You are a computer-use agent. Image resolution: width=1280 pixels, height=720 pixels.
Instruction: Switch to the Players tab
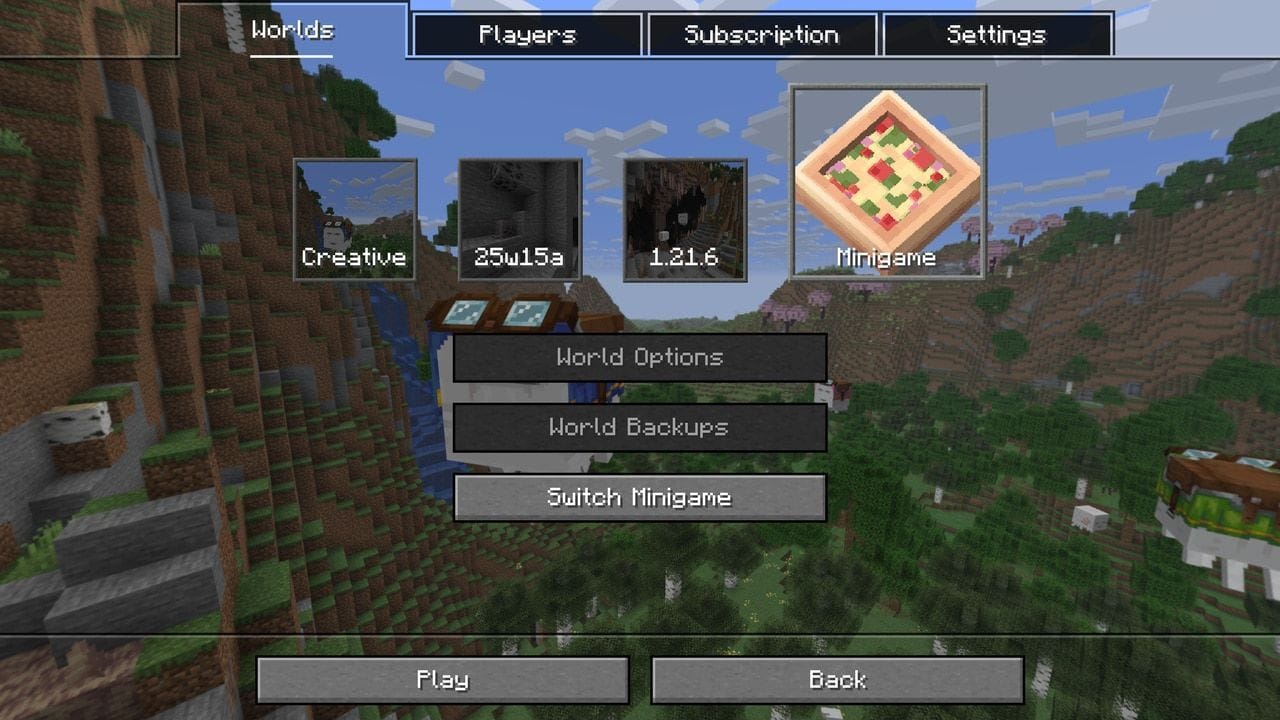click(528, 33)
